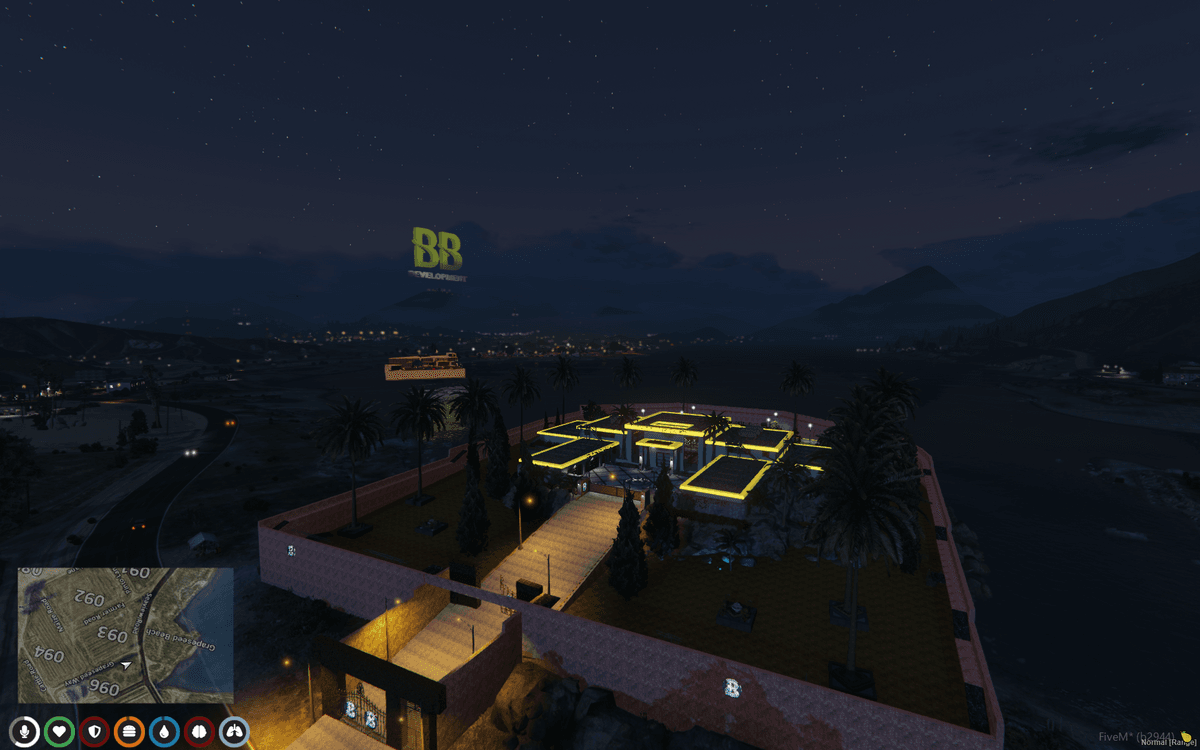Toggle the microphone voice icon

point(25,732)
